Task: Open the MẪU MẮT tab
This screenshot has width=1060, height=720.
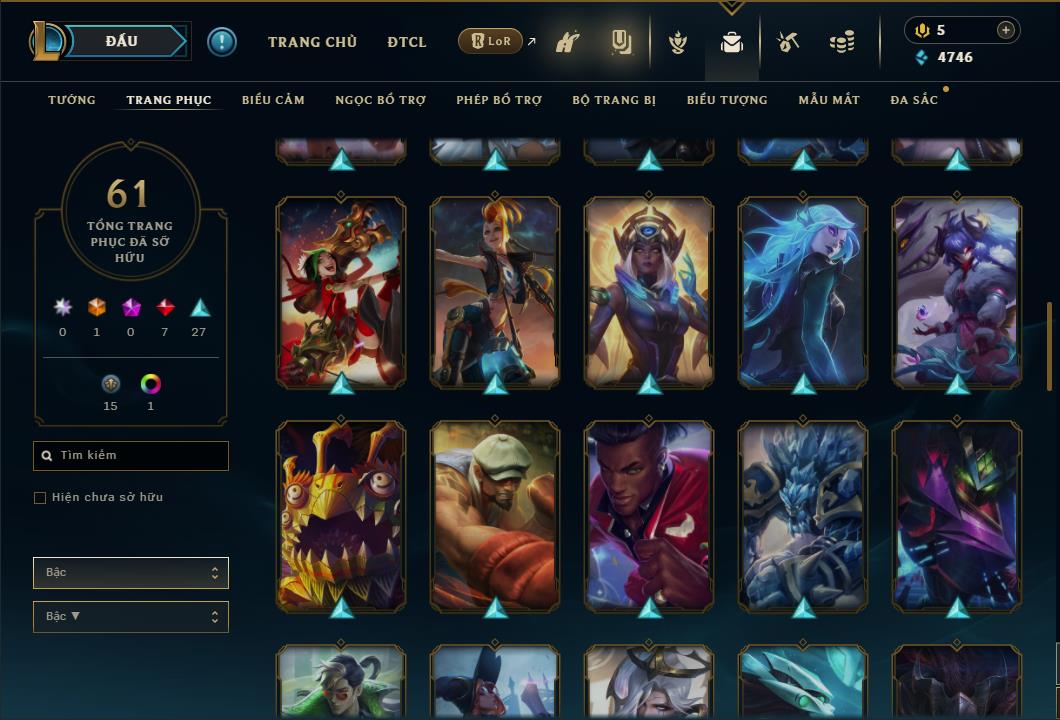Action: point(829,100)
